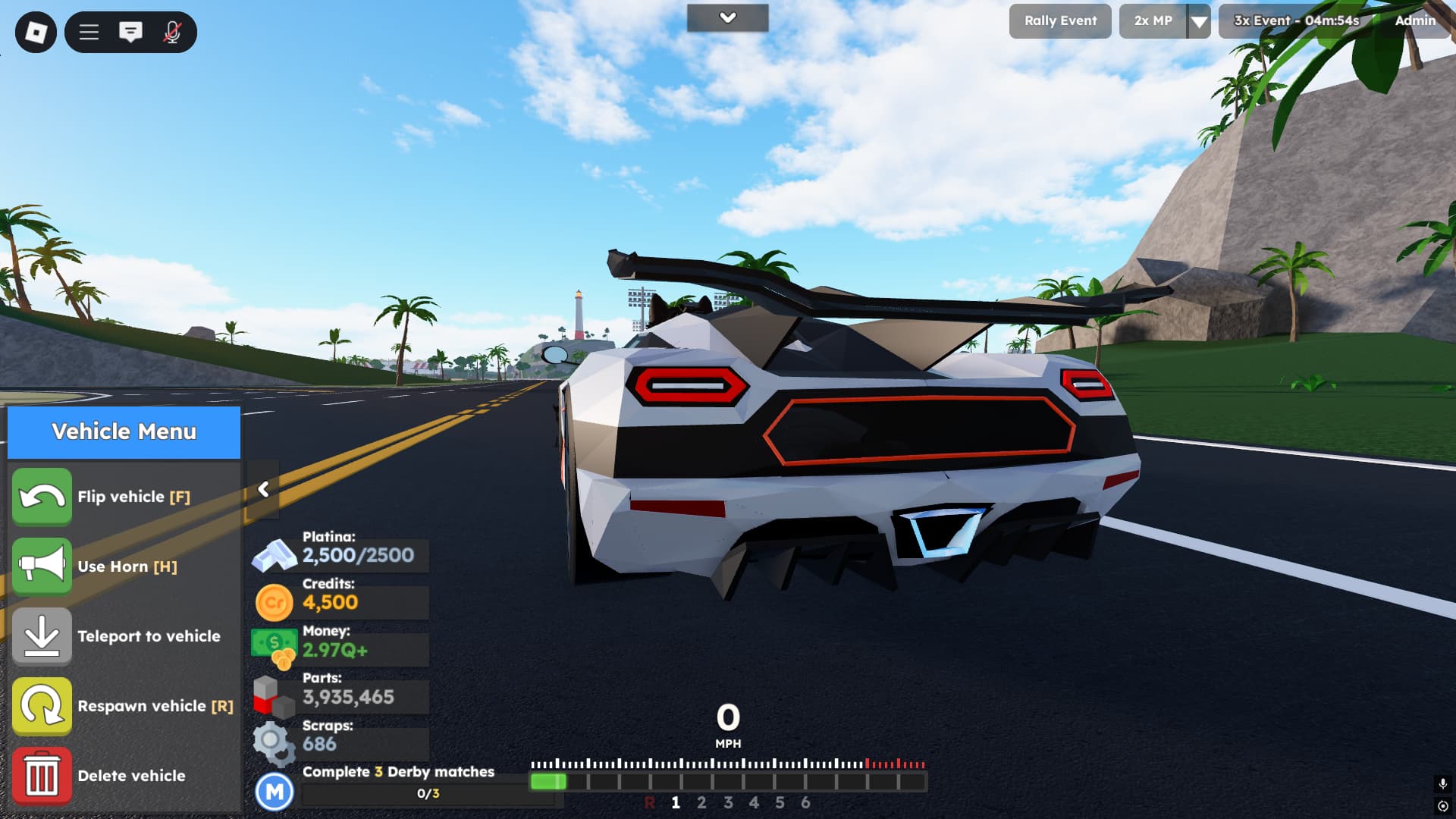Open the blue M mission icon
Screen dimensions: 1456x819
275,792
